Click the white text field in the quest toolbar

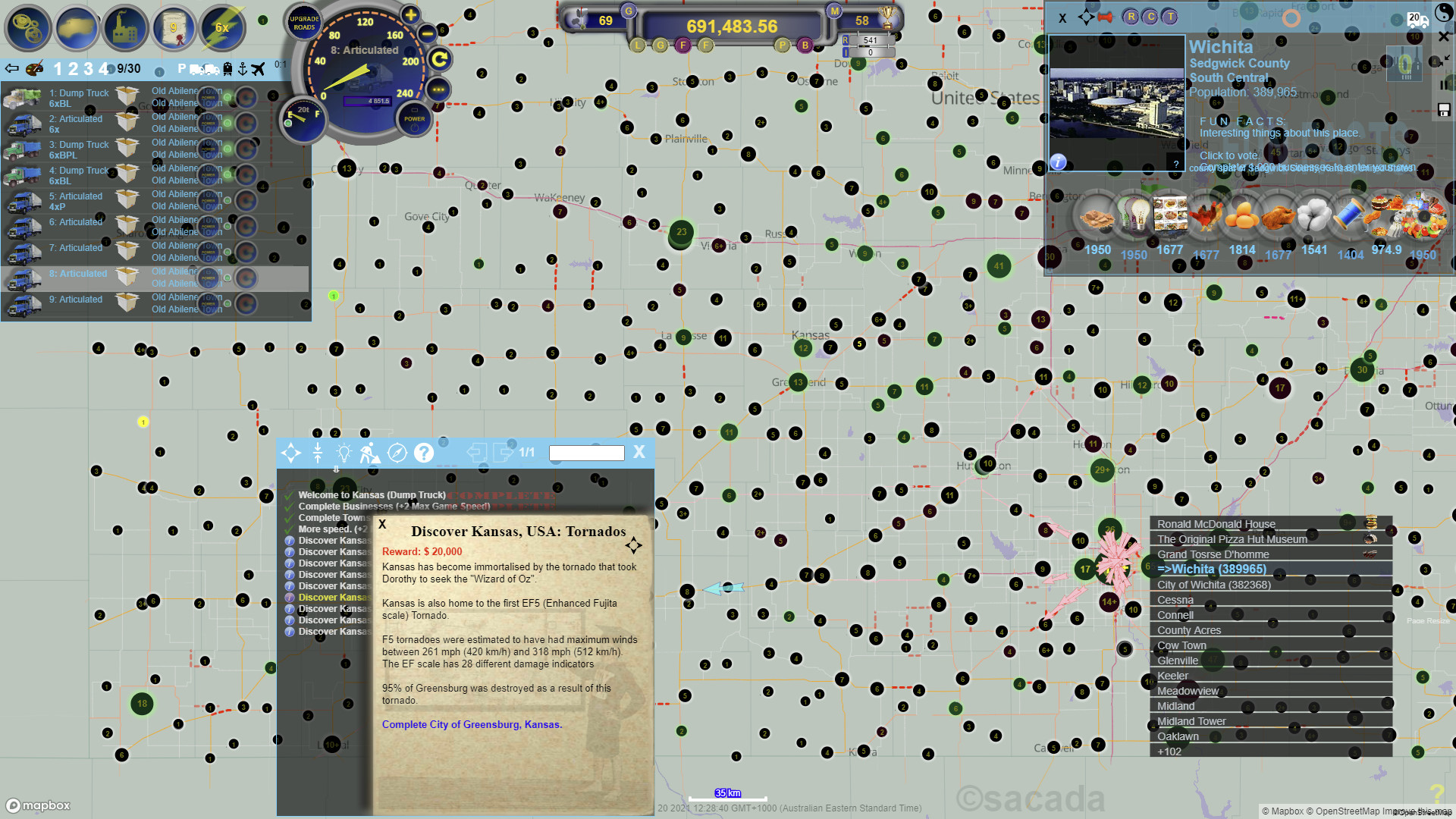click(586, 453)
